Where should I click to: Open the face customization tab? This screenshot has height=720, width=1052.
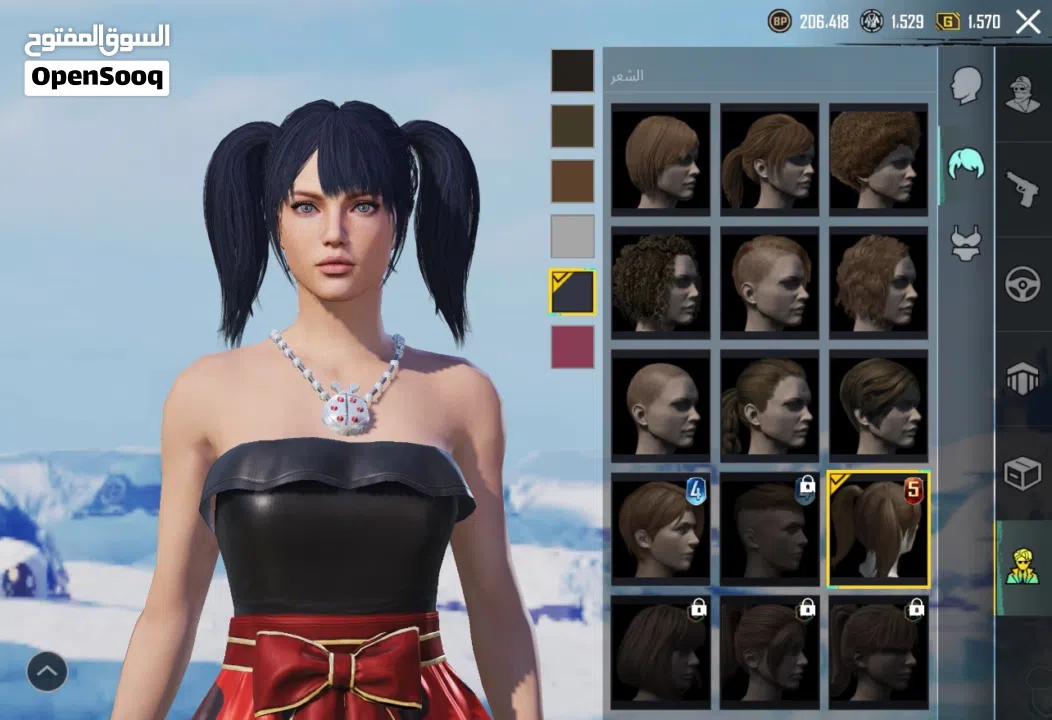tap(966, 86)
